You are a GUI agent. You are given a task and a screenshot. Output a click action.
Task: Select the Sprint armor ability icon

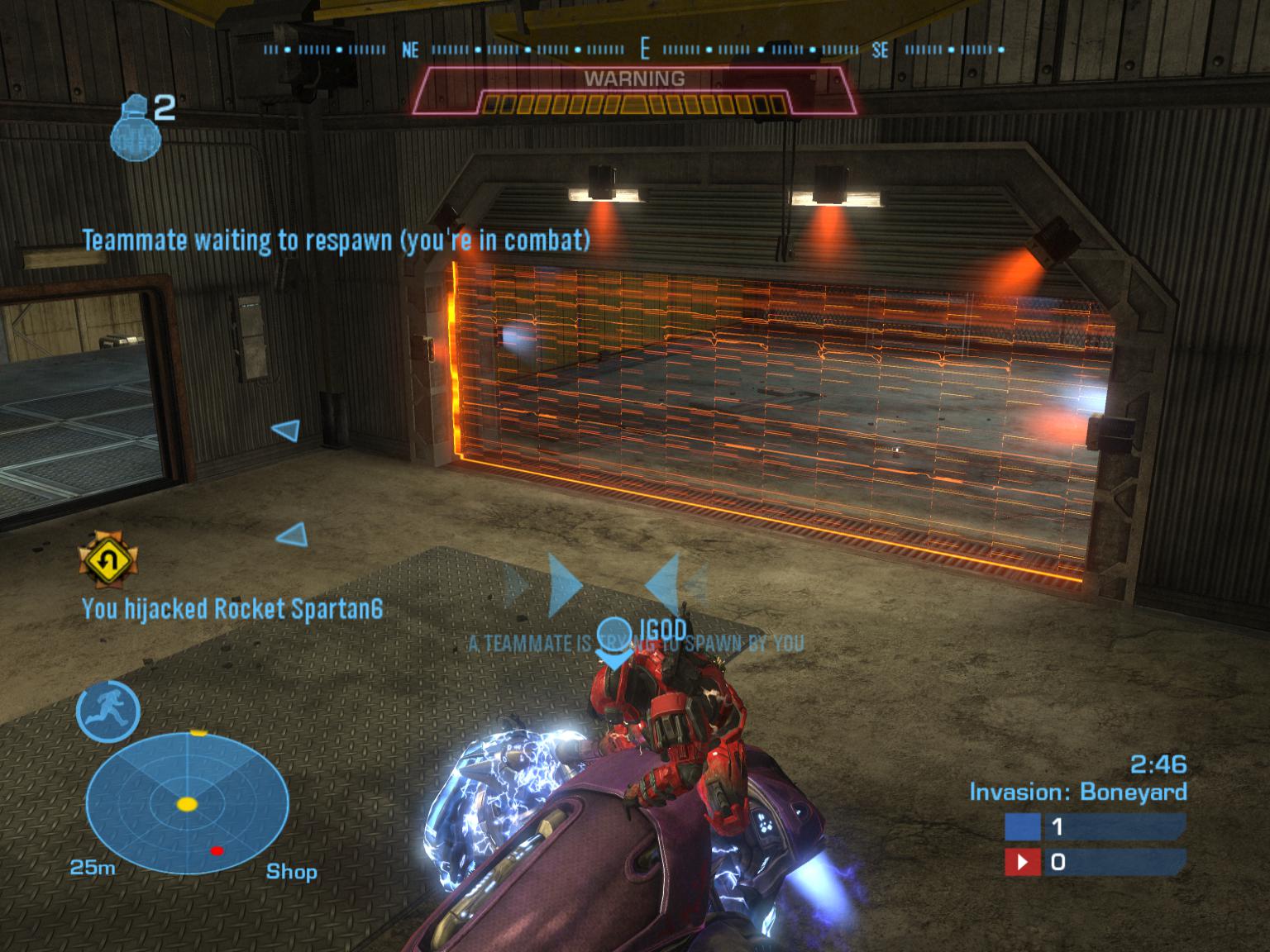tap(108, 711)
